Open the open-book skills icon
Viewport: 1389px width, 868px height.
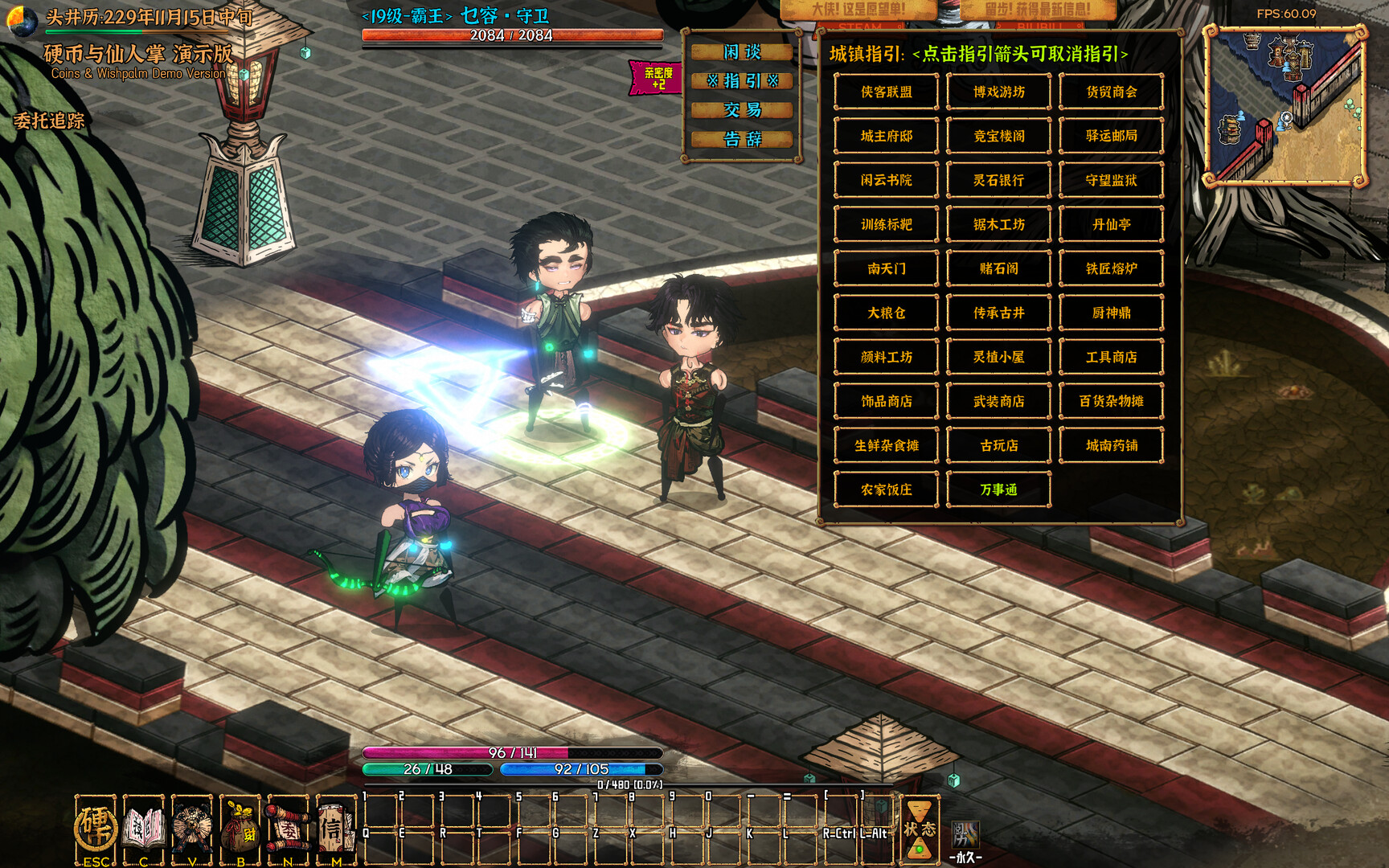[143, 828]
